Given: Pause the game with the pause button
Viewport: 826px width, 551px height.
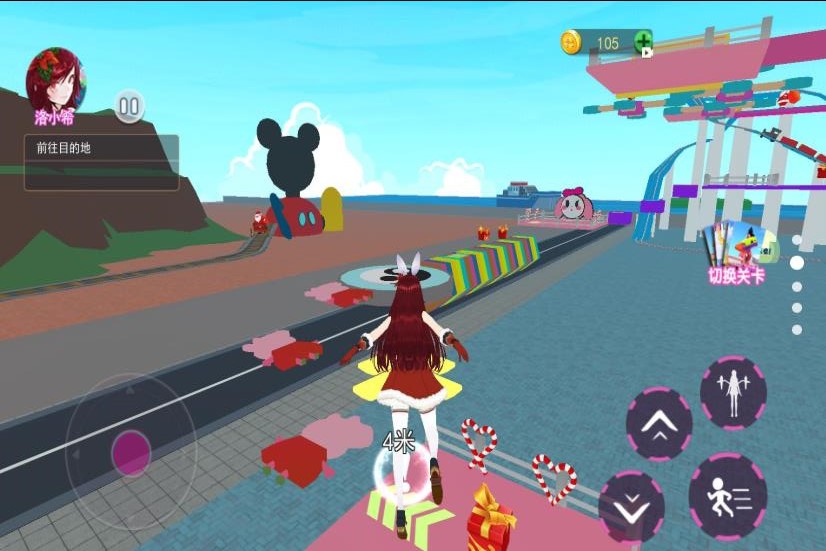Looking at the screenshot, I should pos(129,106).
